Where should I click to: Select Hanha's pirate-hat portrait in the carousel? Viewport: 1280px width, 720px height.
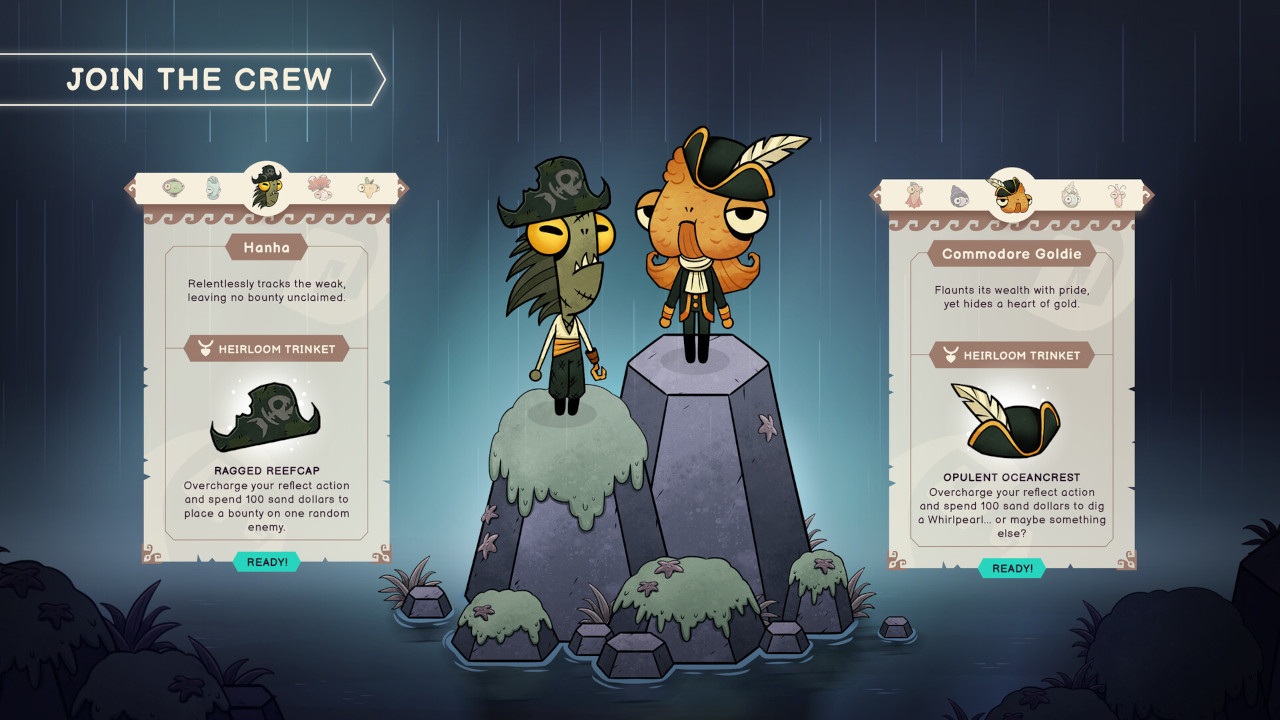click(x=265, y=185)
